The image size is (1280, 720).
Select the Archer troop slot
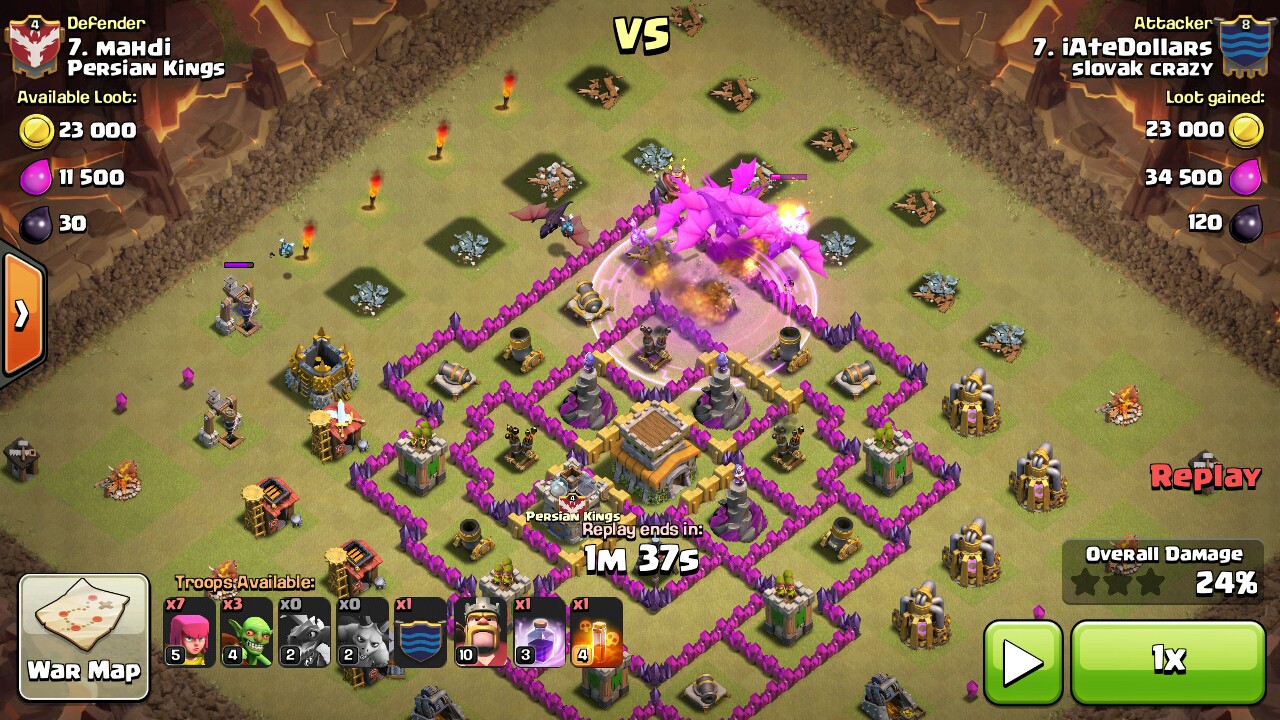[x=189, y=632]
